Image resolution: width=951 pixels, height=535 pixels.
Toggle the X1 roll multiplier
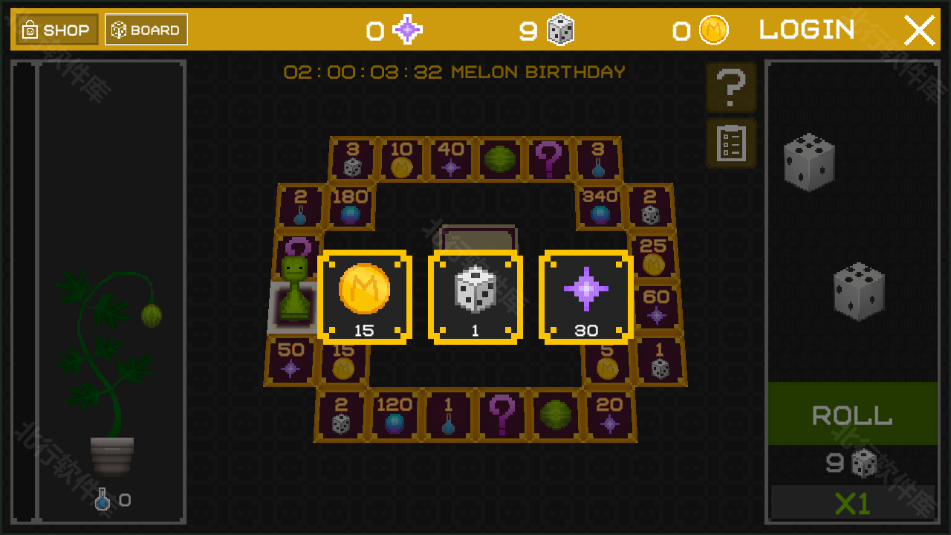click(x=852, y=503)
